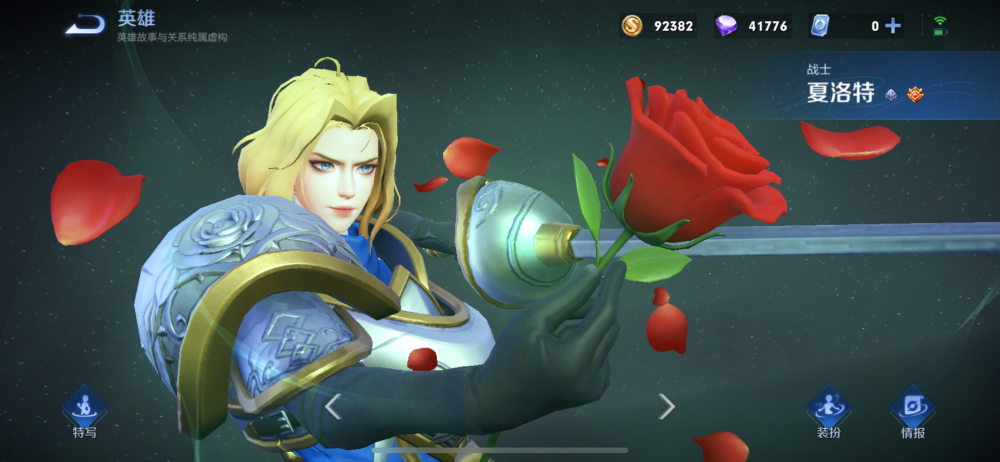Tap the purple diamond currency icon
The image size is (1000, 462).
(727, 26)
